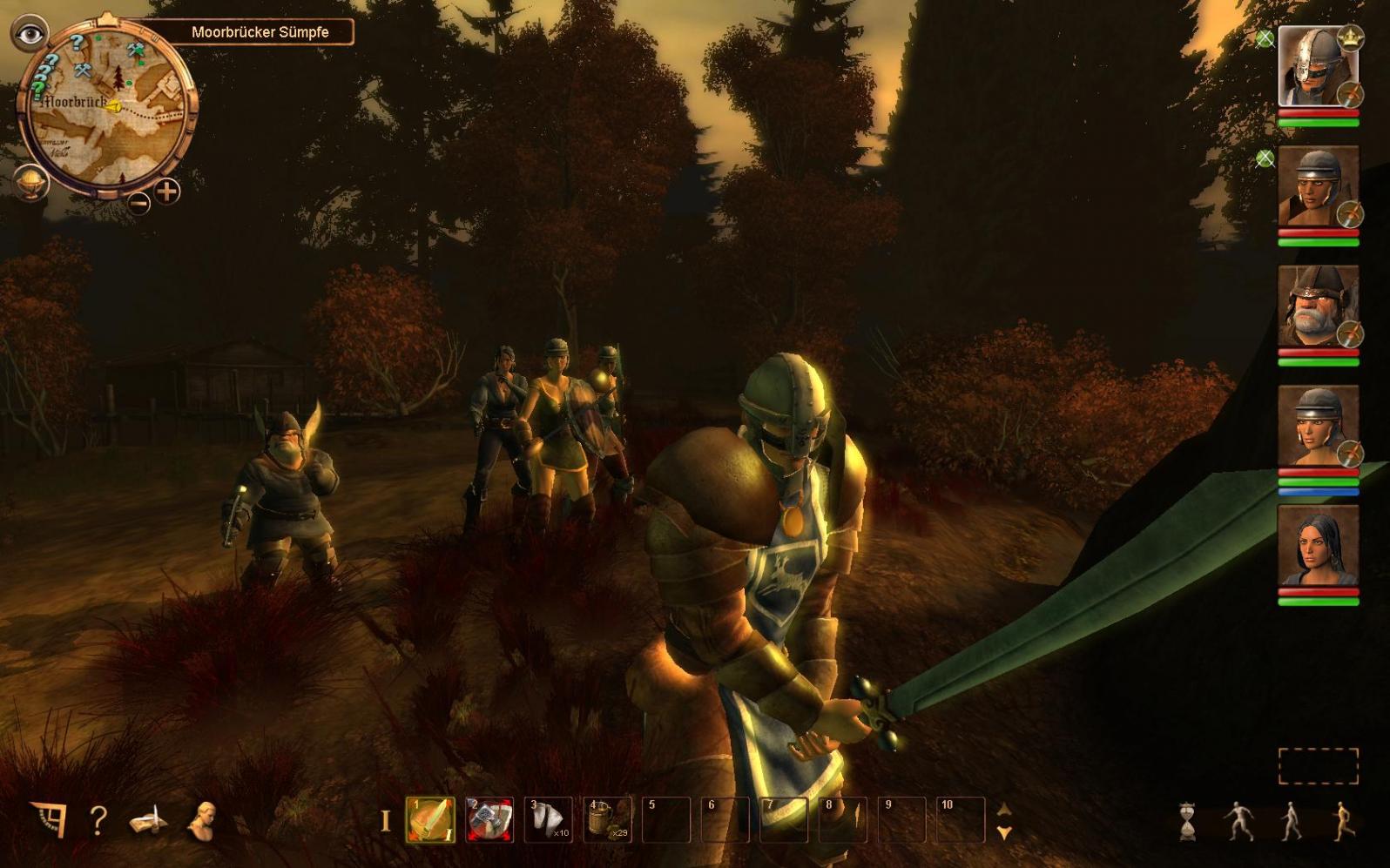The height and width of the screenshot is (868, 1390).
Task: Choose the long-haired woman portrait without helmet
Action: [x=1317, y=546]
